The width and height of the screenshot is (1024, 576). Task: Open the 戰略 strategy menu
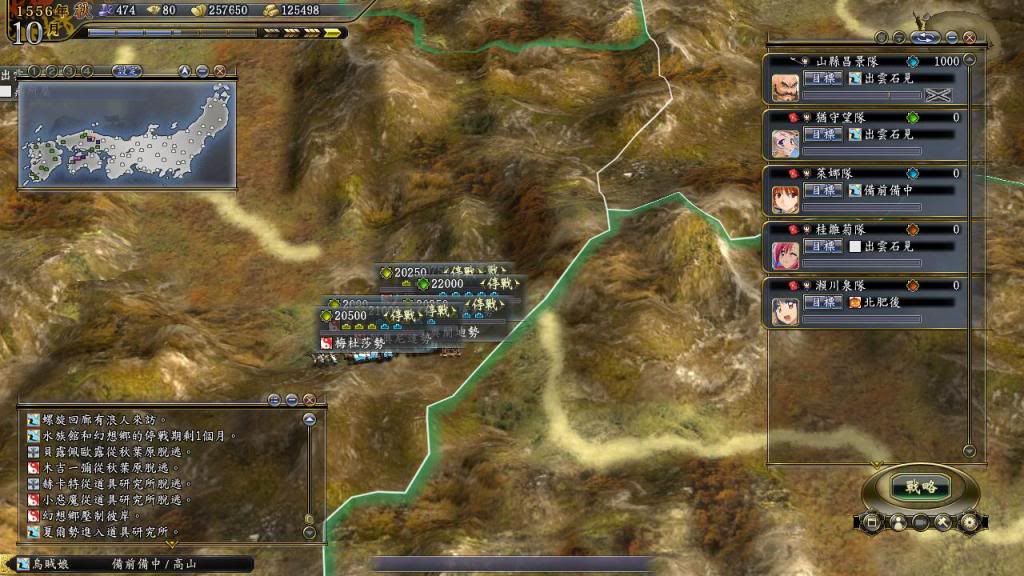click(921, 487)
